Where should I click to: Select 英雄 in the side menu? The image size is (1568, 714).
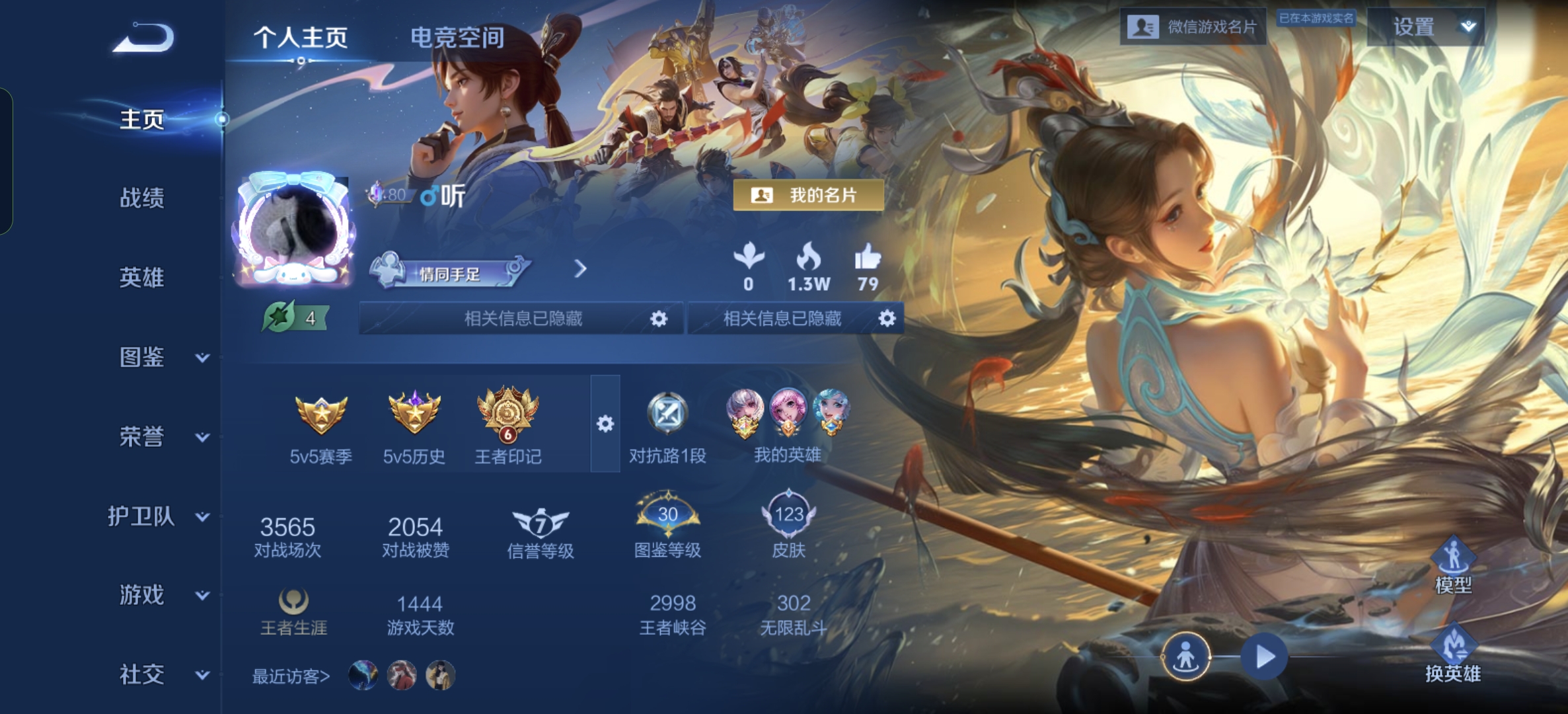[141, 278]
